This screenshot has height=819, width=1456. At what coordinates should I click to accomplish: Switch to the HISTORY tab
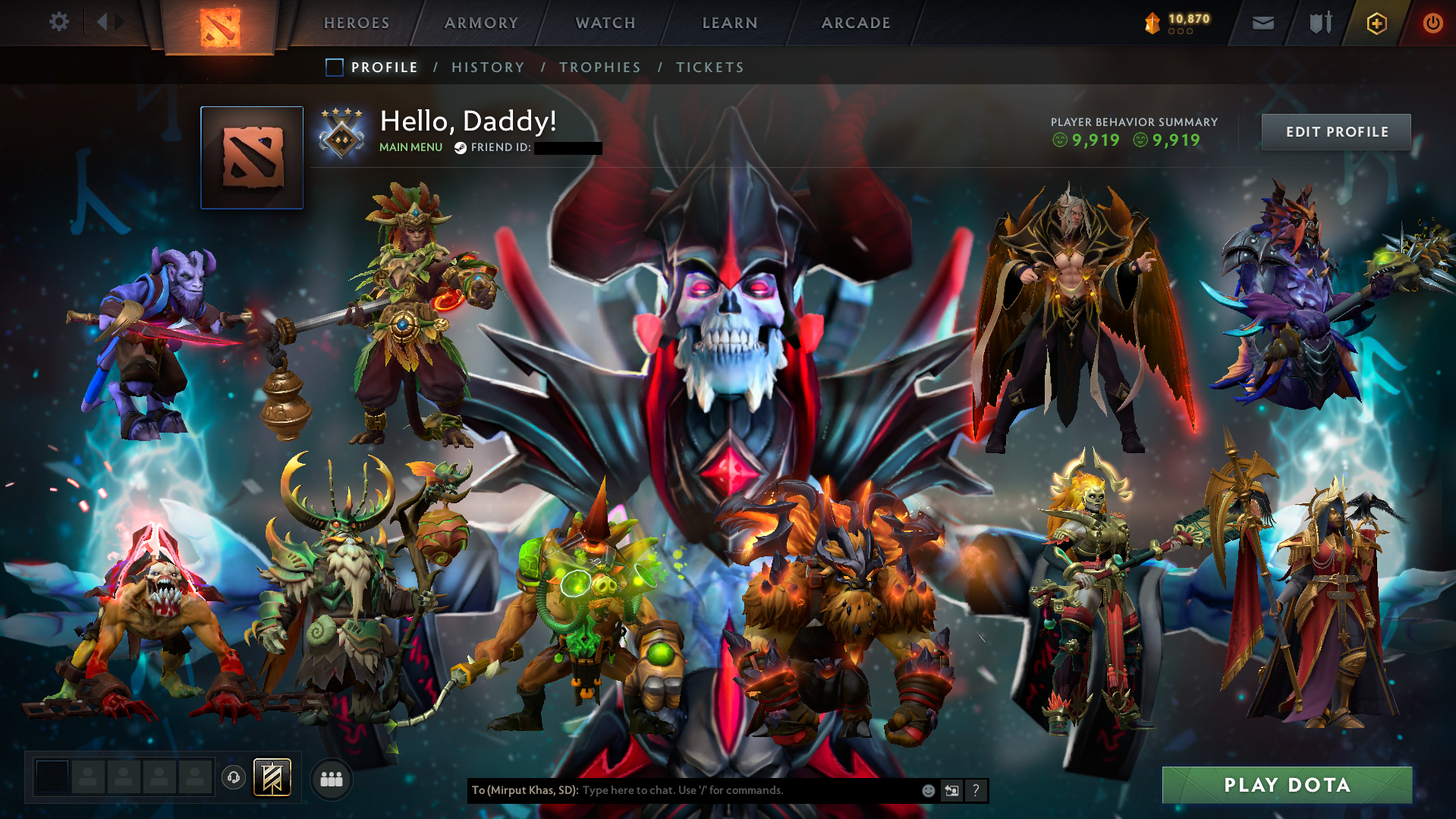pos(488,68)
